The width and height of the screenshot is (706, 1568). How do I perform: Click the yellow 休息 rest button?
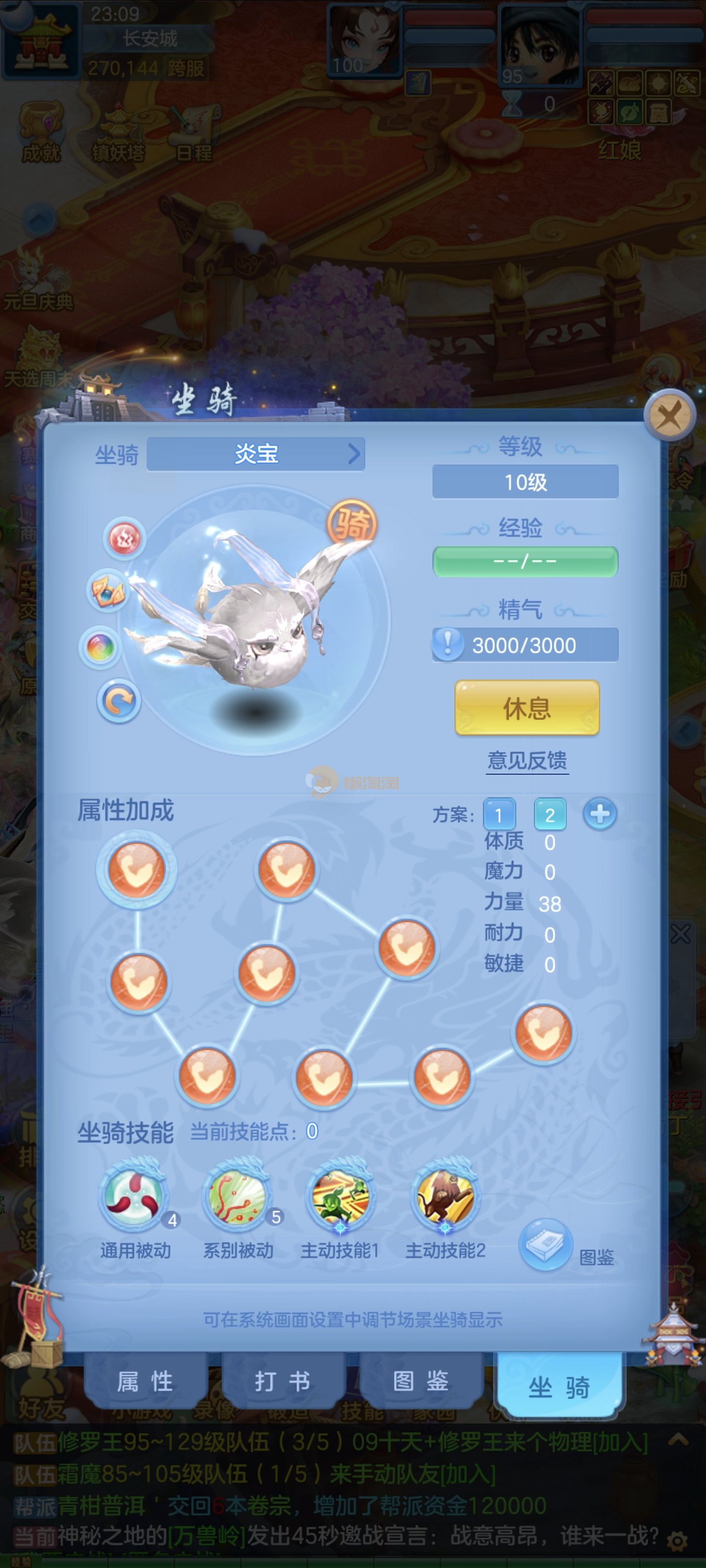click(x=527, y=708)
